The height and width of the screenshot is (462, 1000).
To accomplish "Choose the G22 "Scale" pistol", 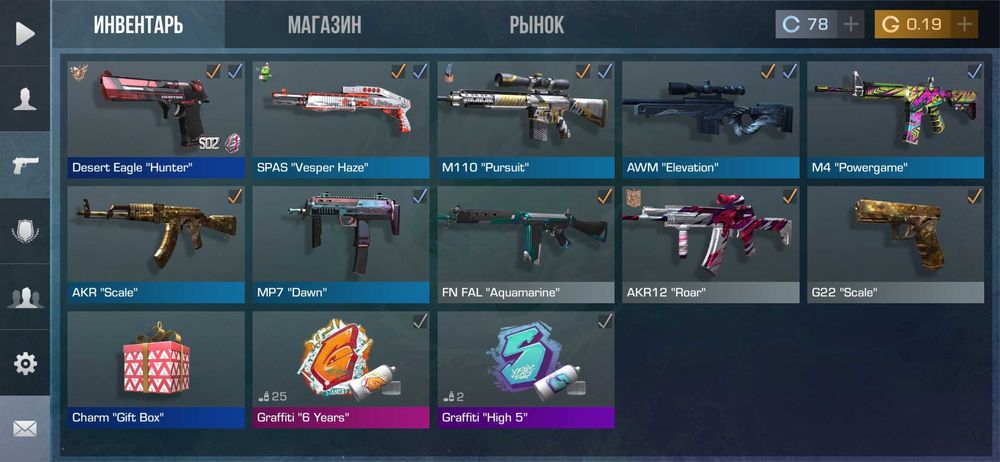I will 896,243.
